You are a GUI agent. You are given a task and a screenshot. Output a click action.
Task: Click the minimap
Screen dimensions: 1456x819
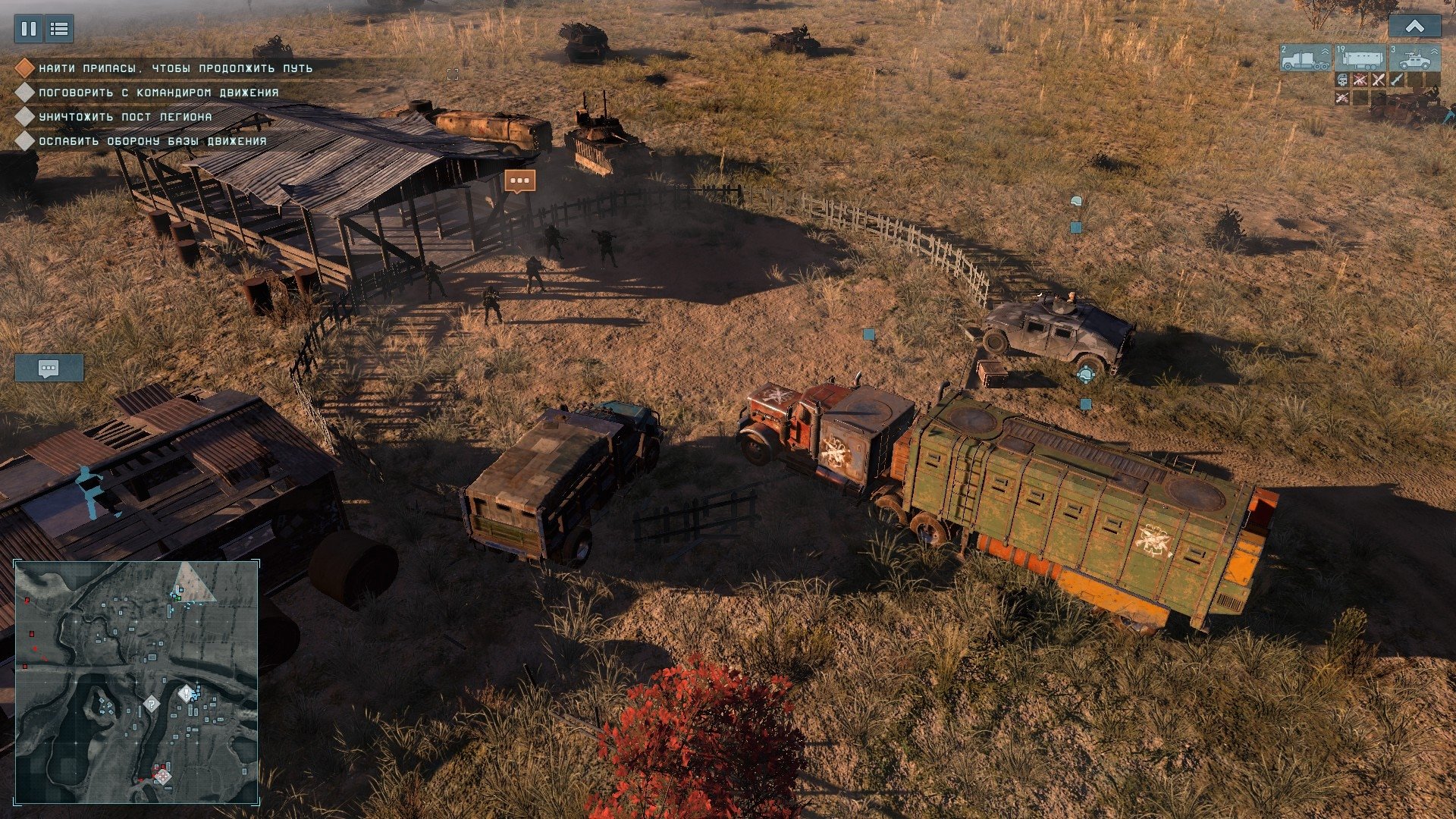click(x=137, y=682)
